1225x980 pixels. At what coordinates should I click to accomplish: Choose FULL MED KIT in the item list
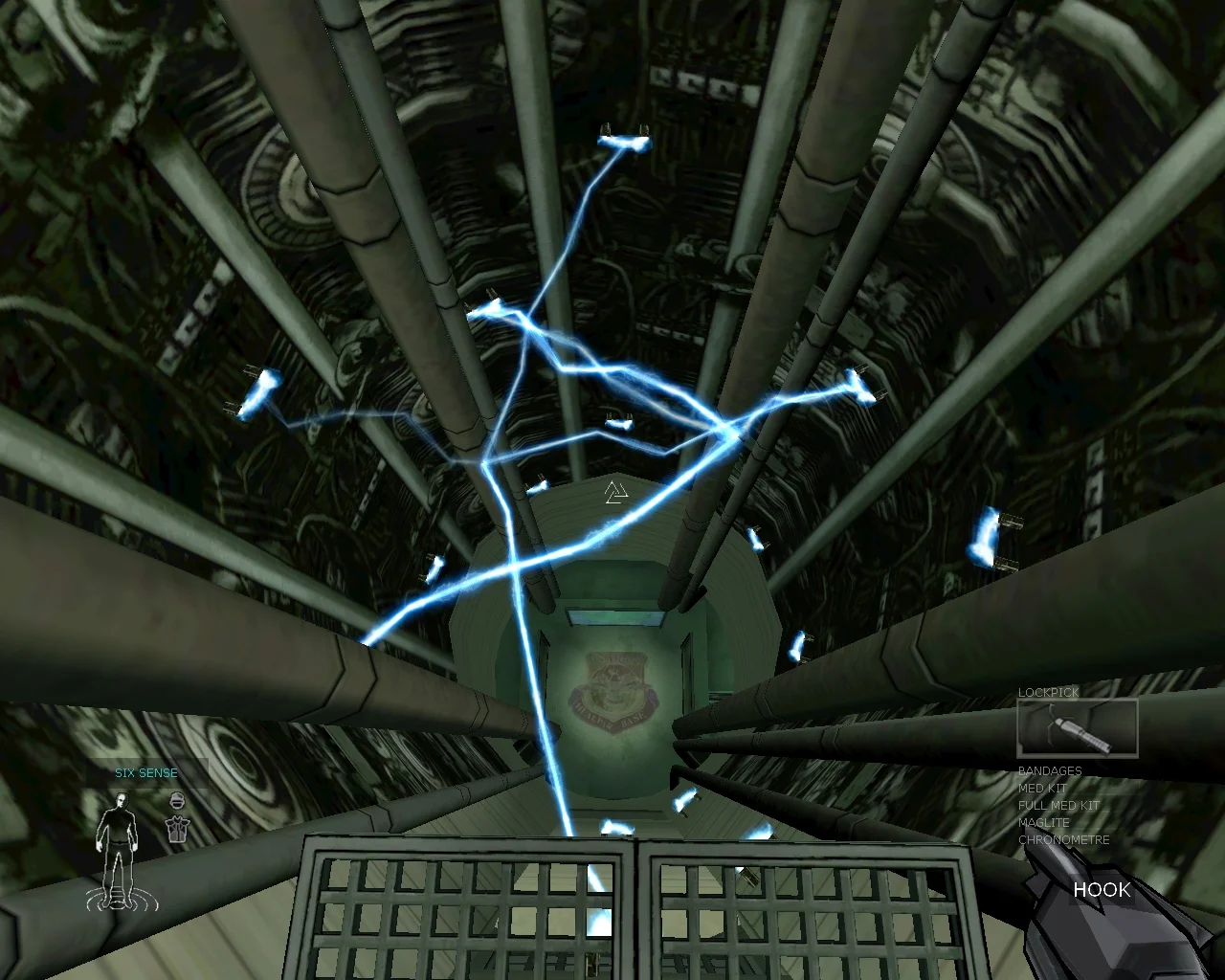[1058, 805]
